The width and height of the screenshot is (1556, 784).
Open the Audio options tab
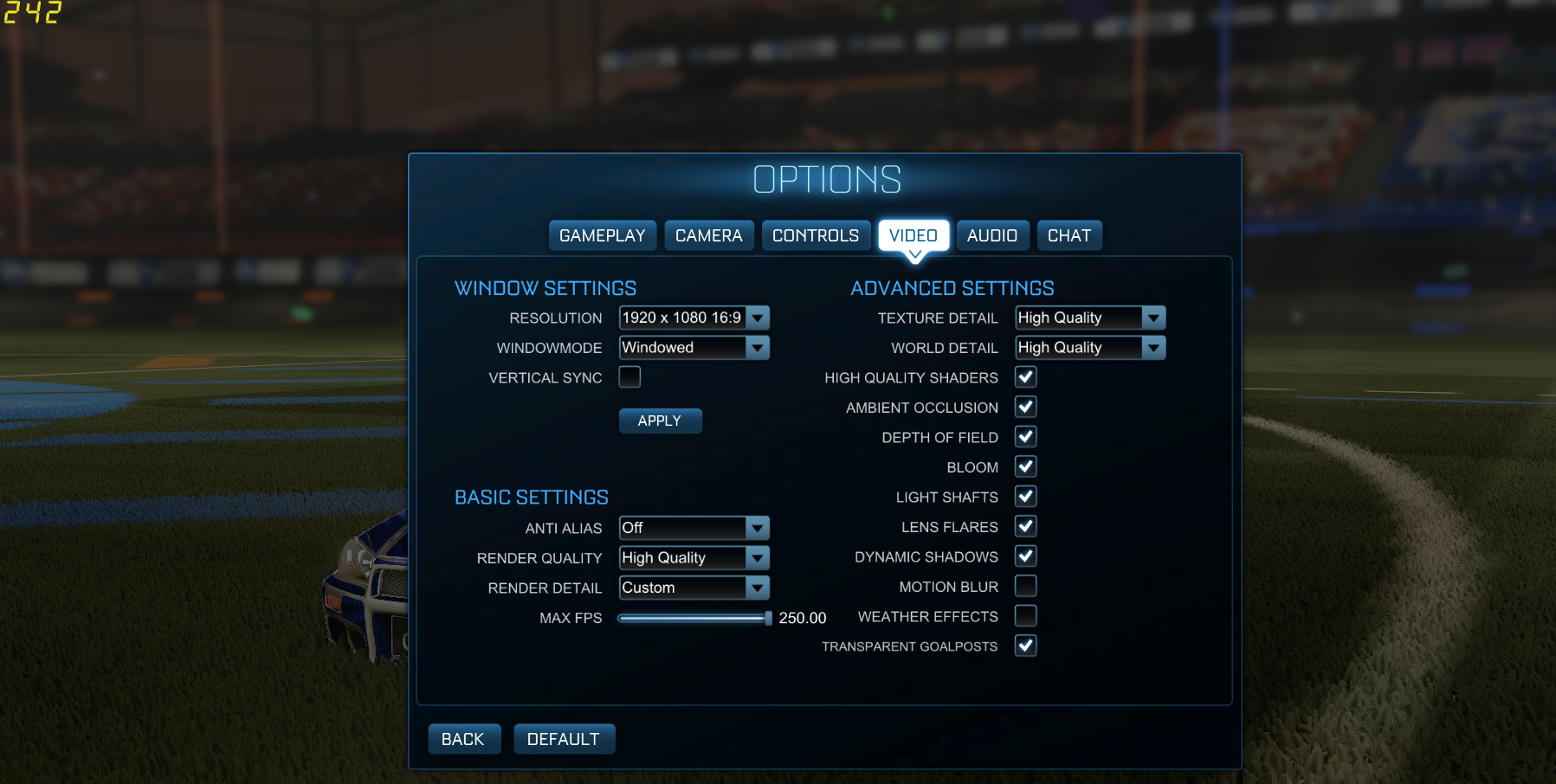[992, 235]
